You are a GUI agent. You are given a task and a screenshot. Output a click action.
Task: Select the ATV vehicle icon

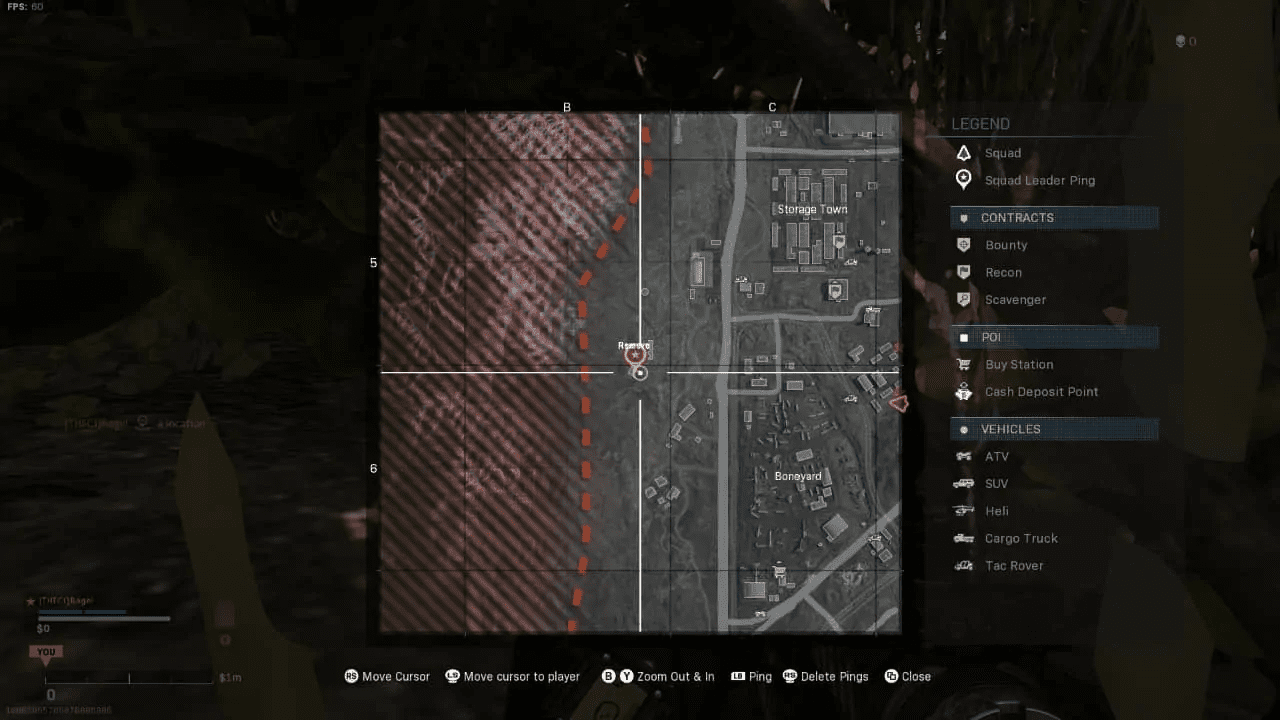point(963,456)
